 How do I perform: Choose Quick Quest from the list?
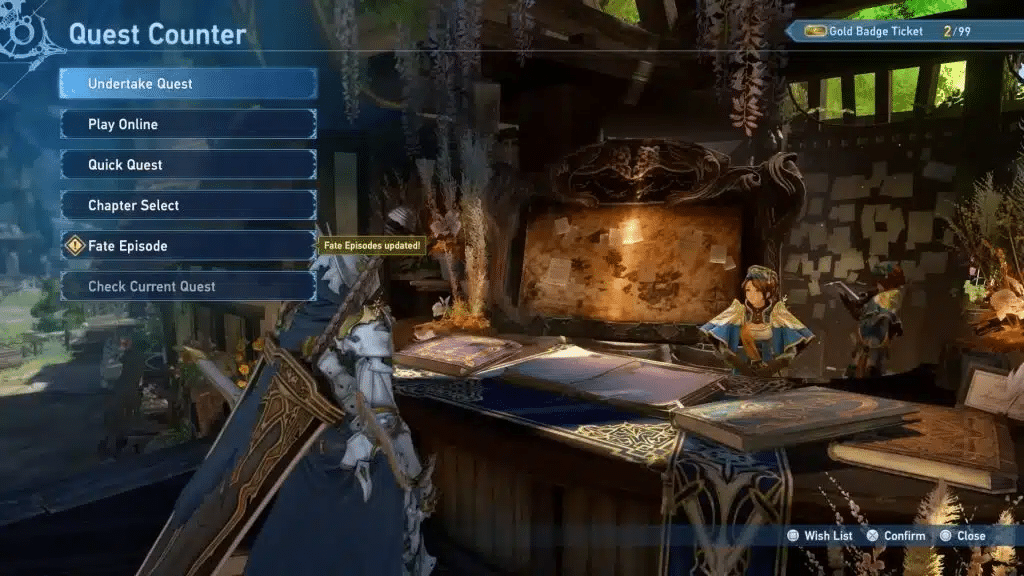click(x=188, y=165)
